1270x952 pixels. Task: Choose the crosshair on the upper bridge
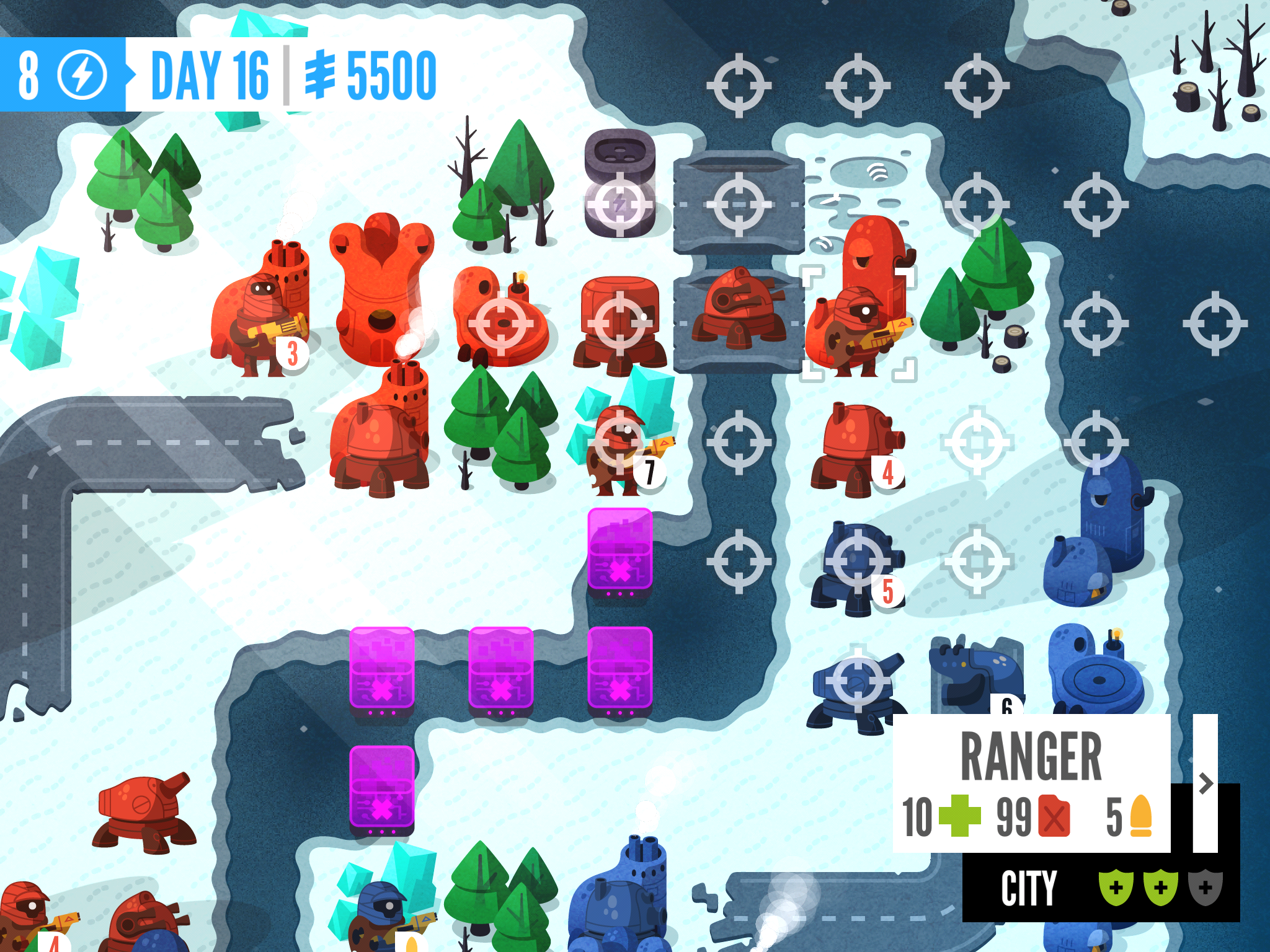pyautogui.click(x=739, y=204)
